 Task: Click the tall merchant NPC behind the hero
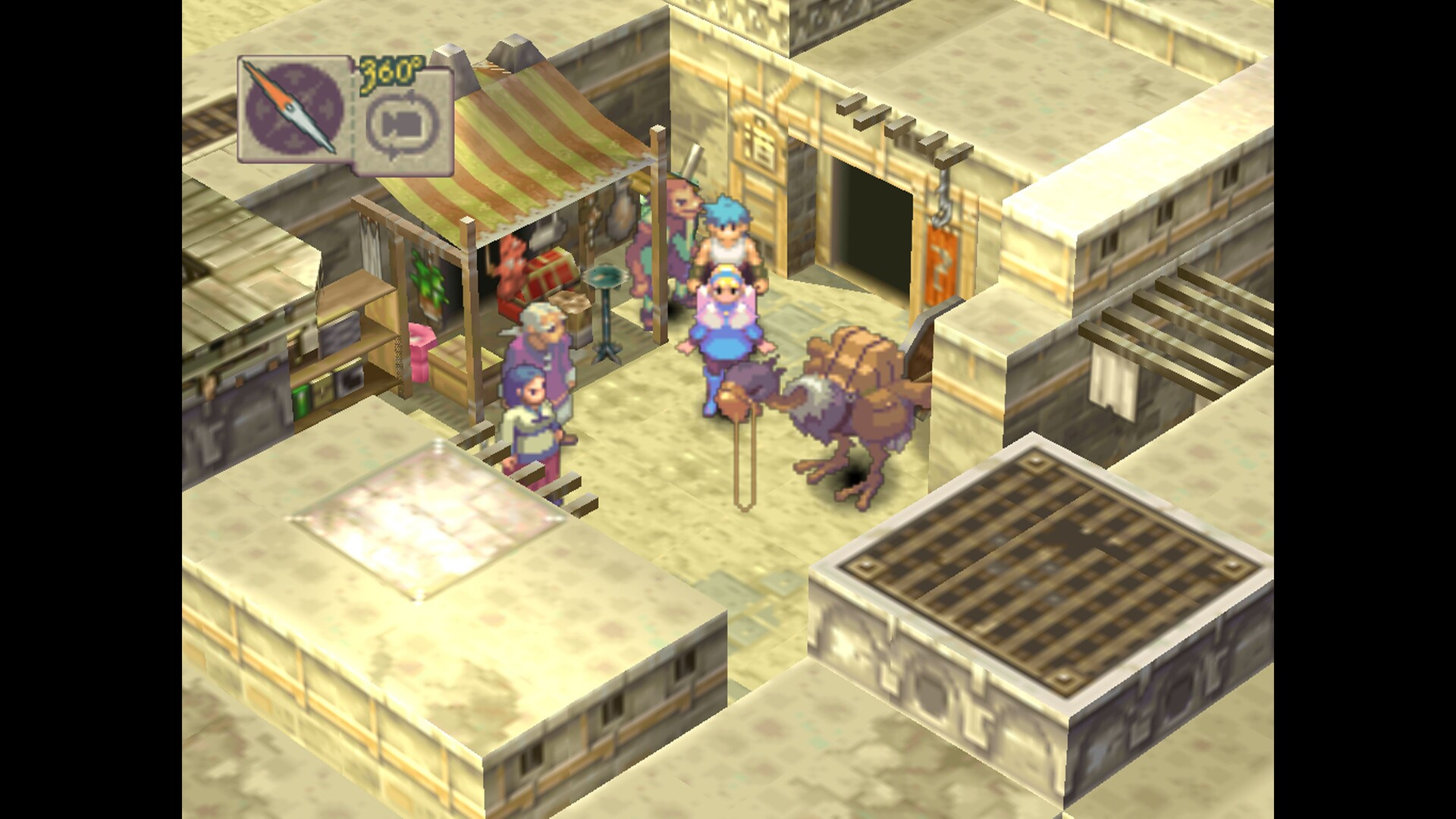675,227
